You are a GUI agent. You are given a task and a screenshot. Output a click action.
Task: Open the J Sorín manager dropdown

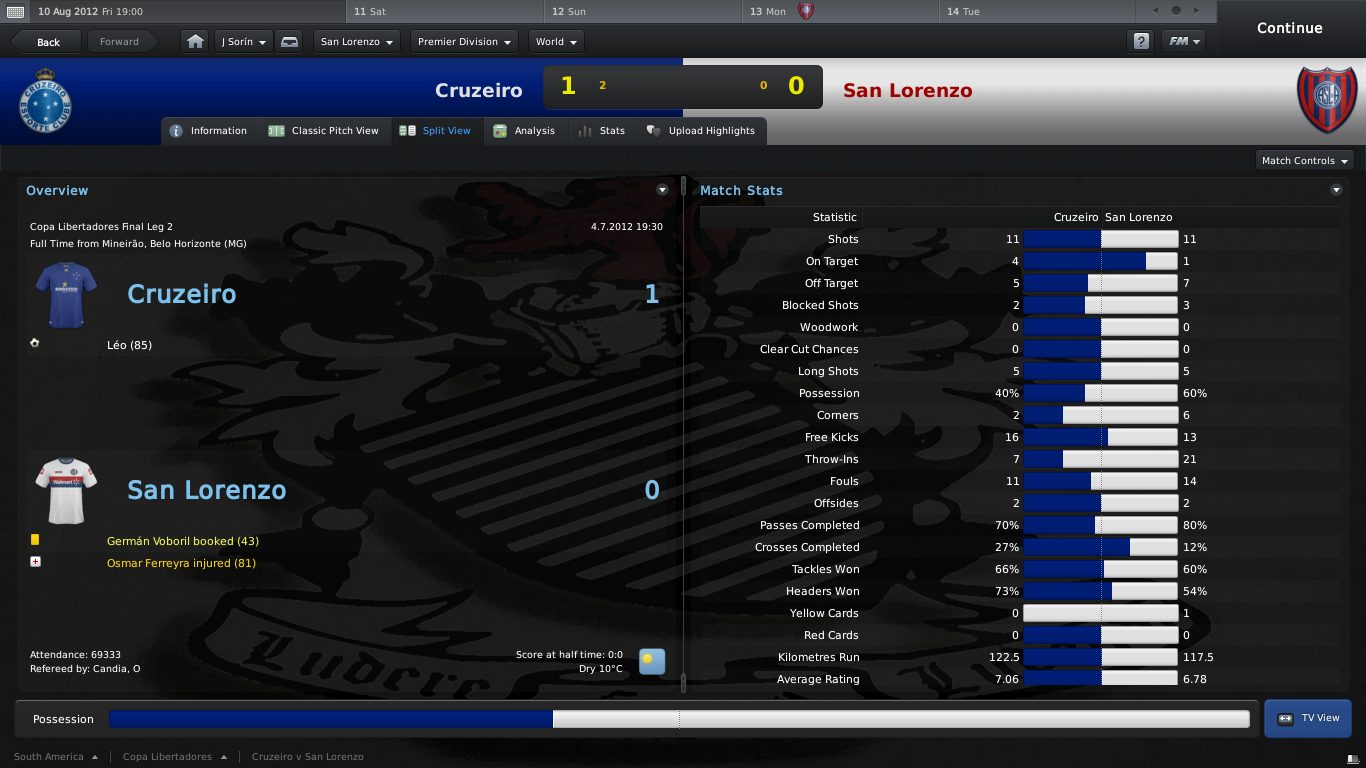pyautogui.click(x=244, y=42)
